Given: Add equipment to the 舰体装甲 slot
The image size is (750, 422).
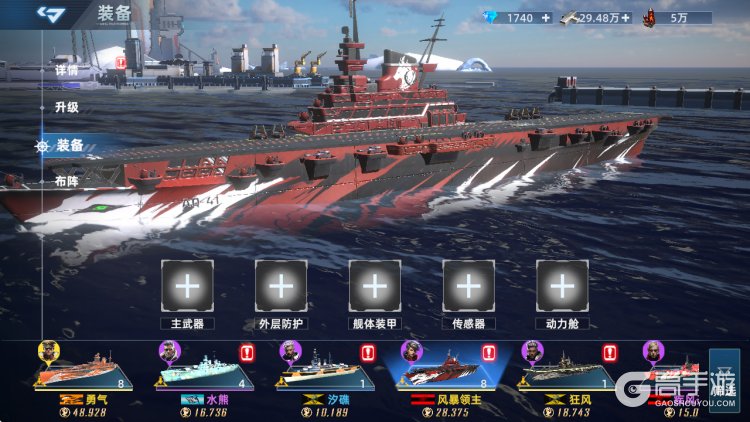Looking at the screenshot, I should [375, 286].
